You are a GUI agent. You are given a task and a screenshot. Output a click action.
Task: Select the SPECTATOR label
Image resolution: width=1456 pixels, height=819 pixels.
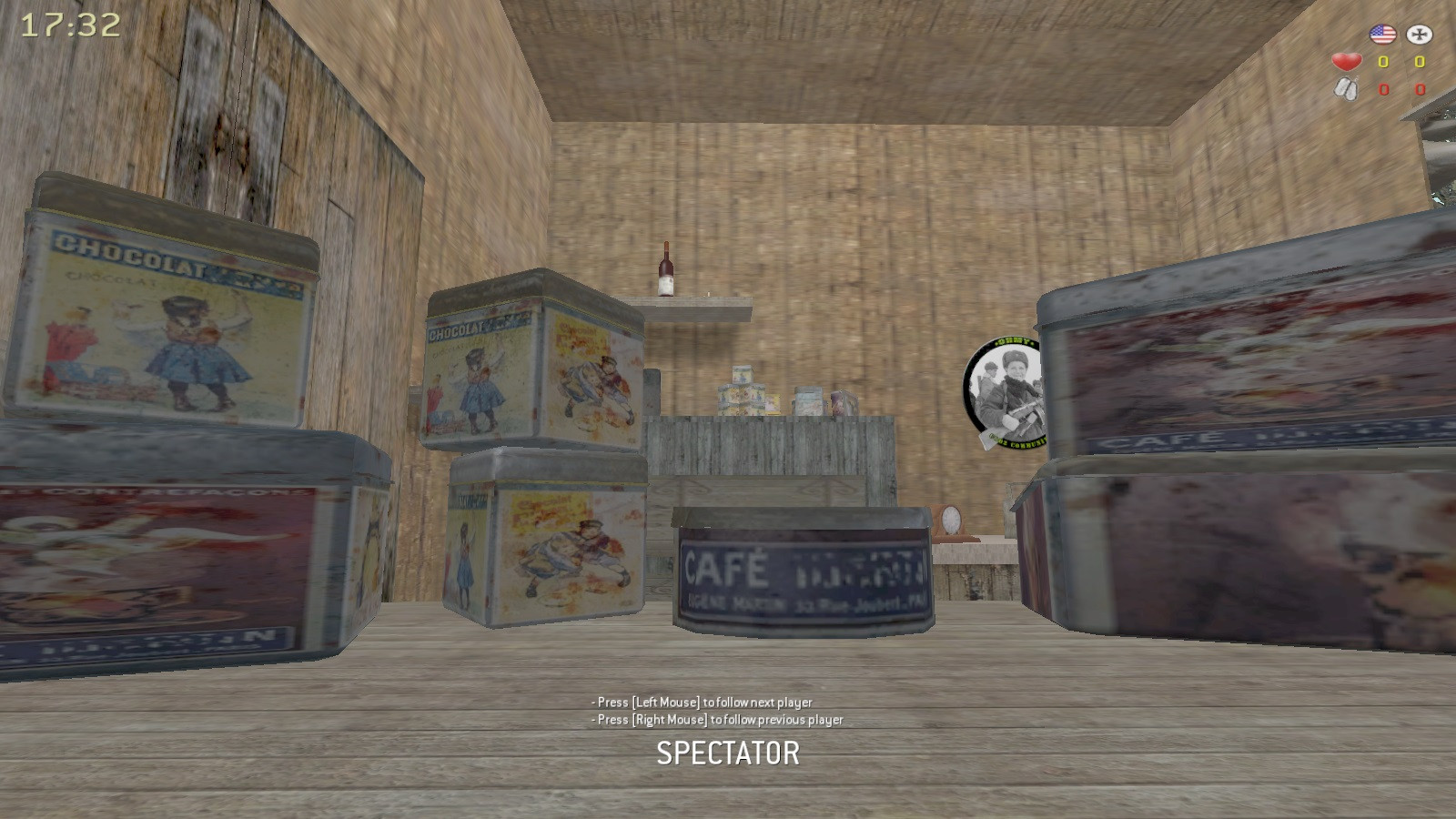point(728,753)
